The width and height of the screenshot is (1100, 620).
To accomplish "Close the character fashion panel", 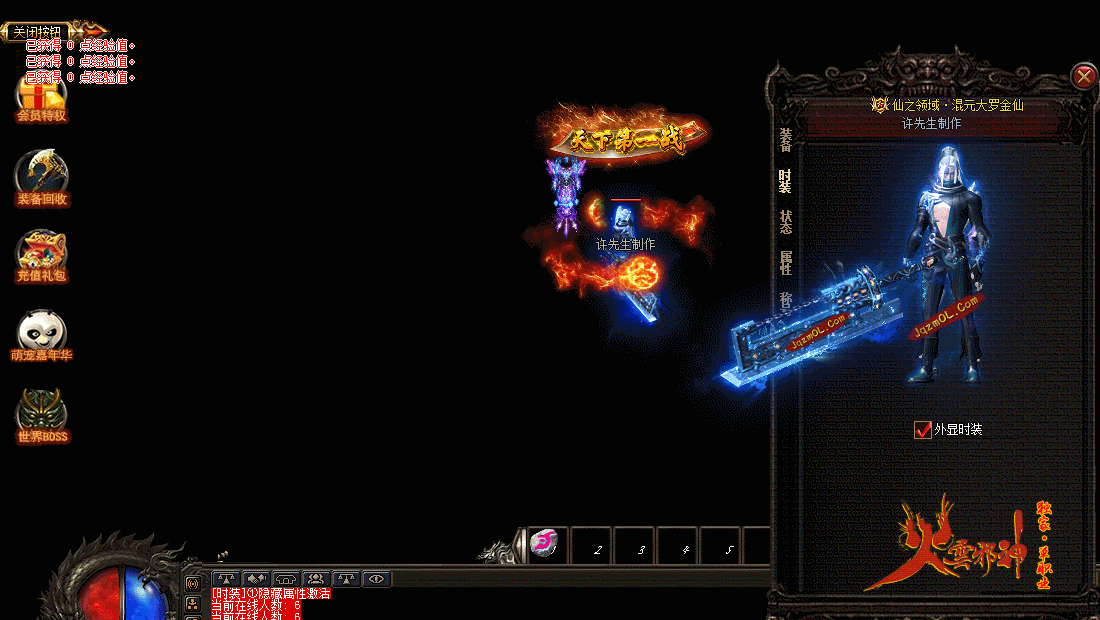I will pyautogui.click(x=1083, y=76).
